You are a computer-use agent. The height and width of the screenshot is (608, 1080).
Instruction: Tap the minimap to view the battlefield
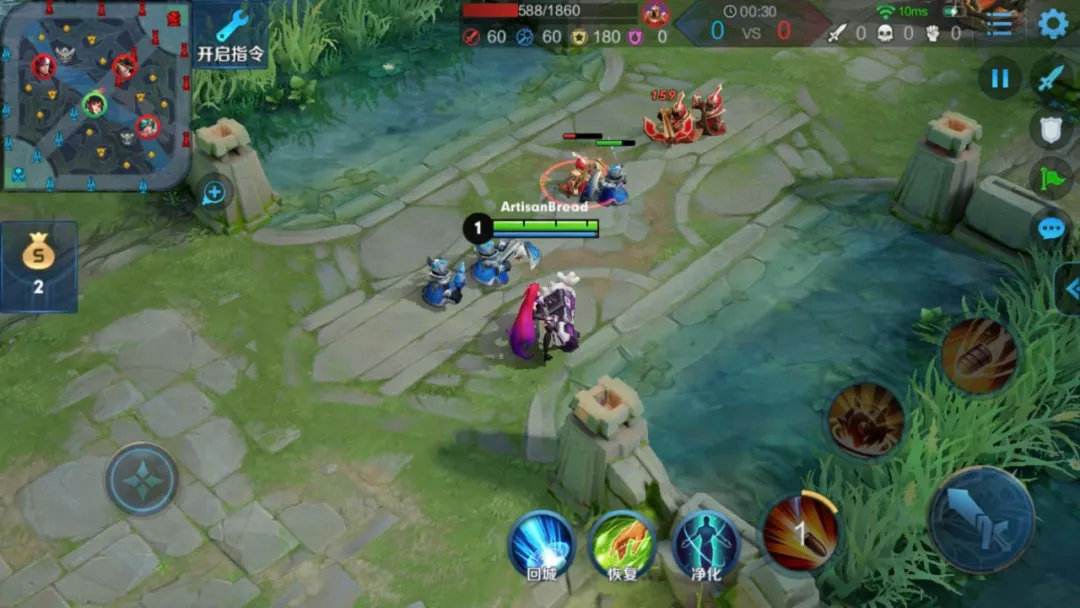click(x=95, y=95)
